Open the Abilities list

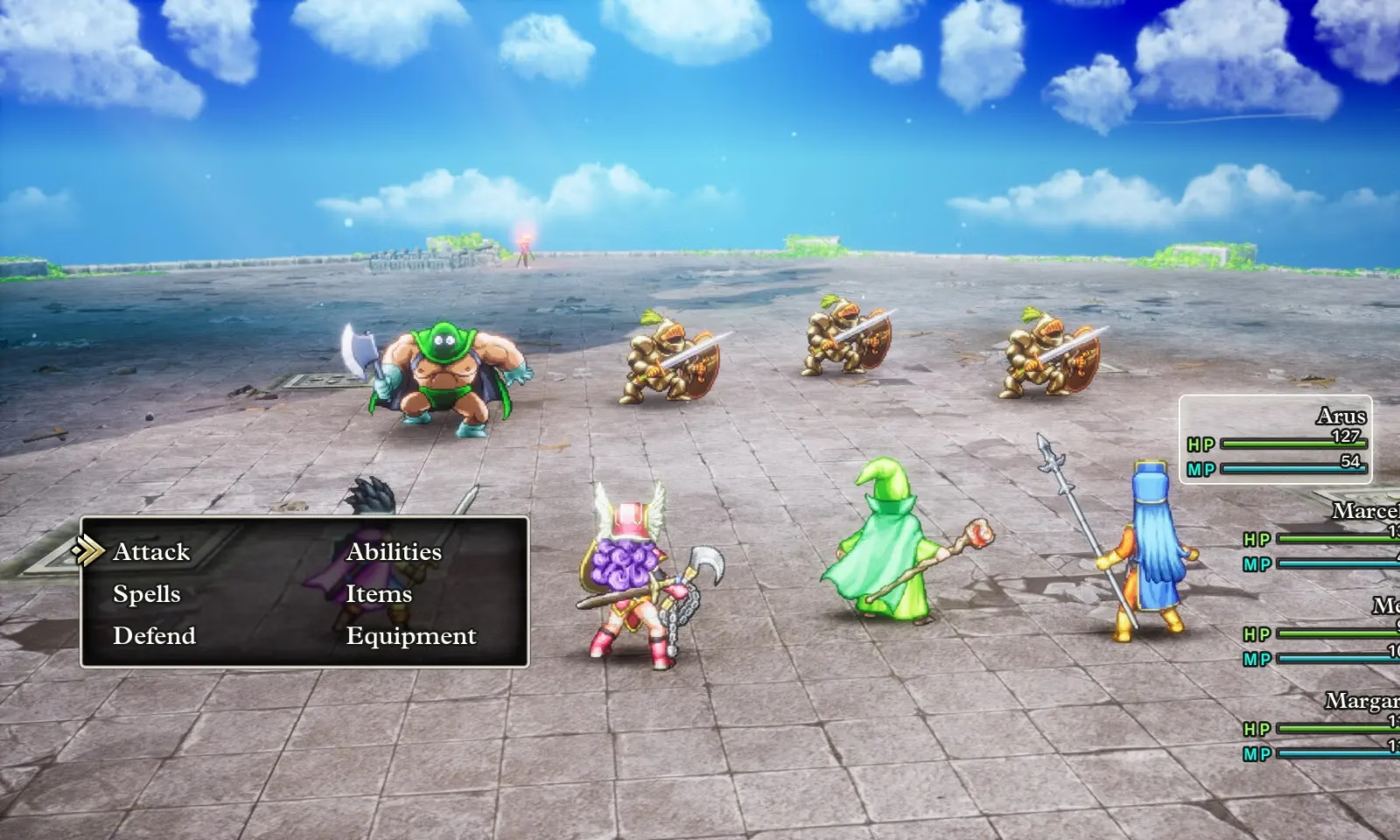click(394, 551)
